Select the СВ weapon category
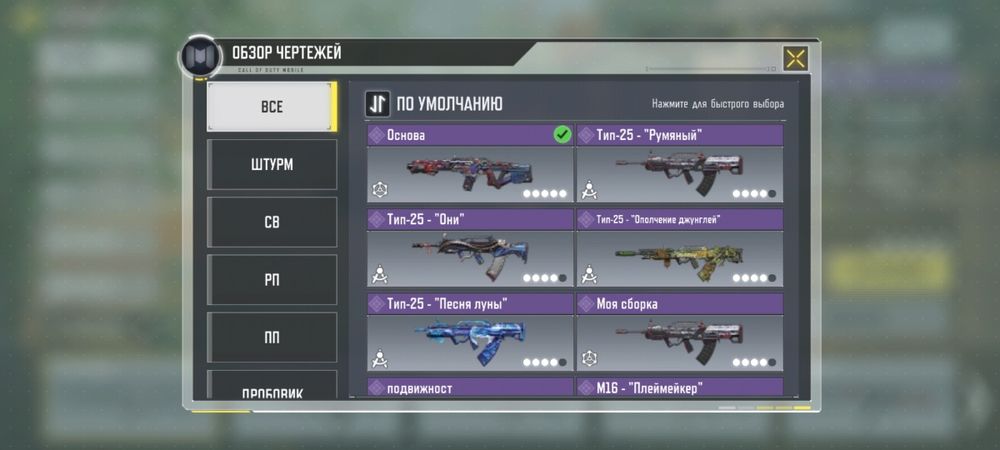This screenshot has width=1000, height=450. coord(271,222)
